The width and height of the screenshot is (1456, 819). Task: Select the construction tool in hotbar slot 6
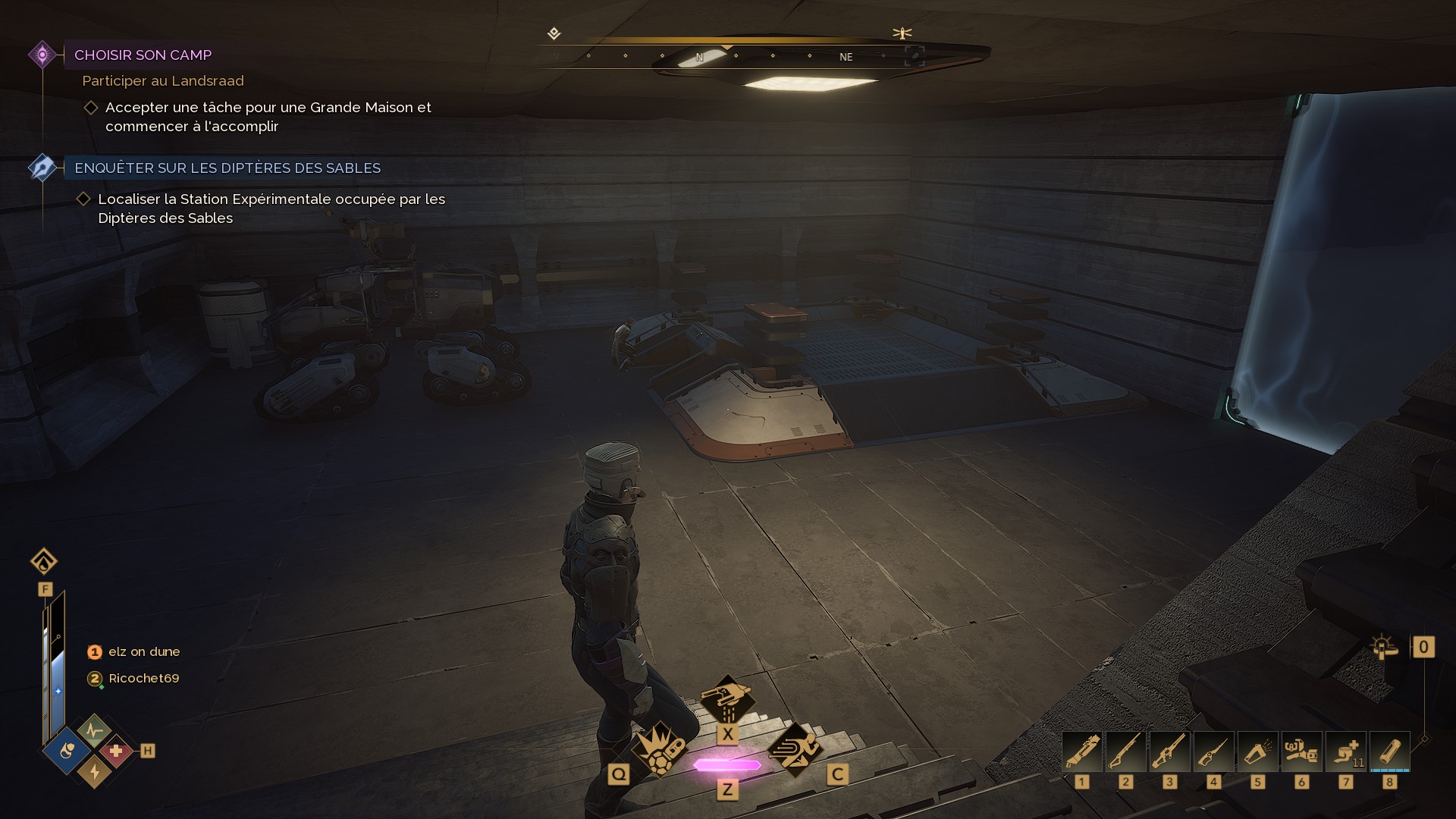[1301, 752]
